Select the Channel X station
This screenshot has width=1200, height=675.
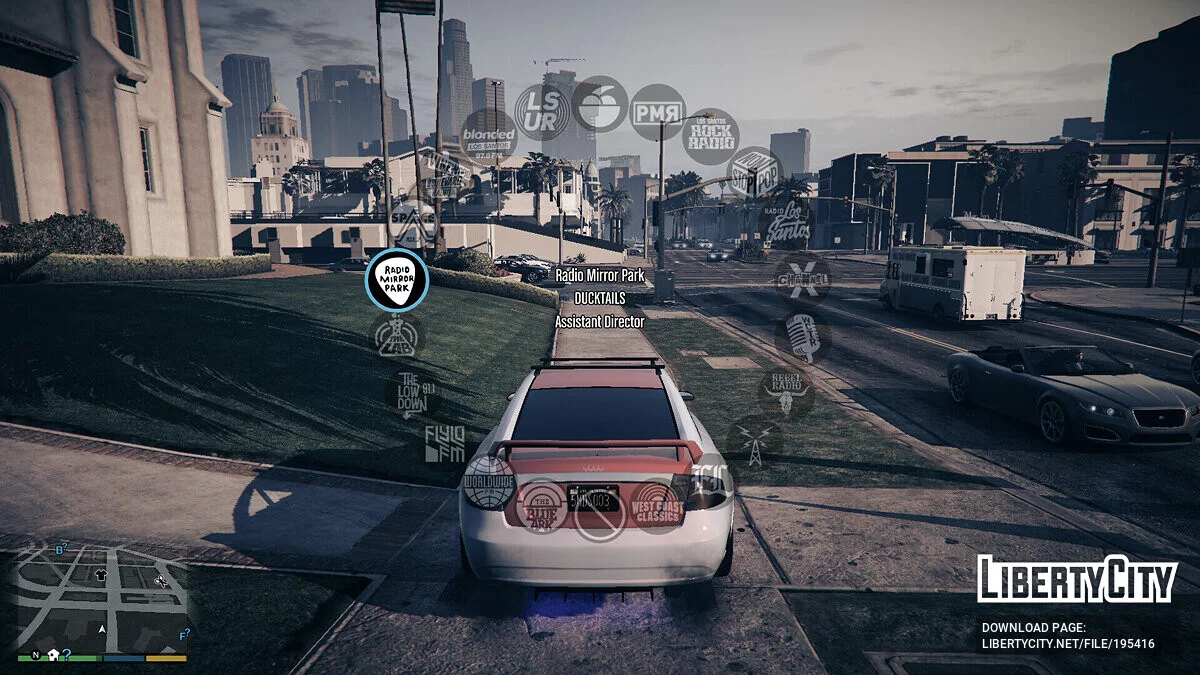tap(803, 279)
